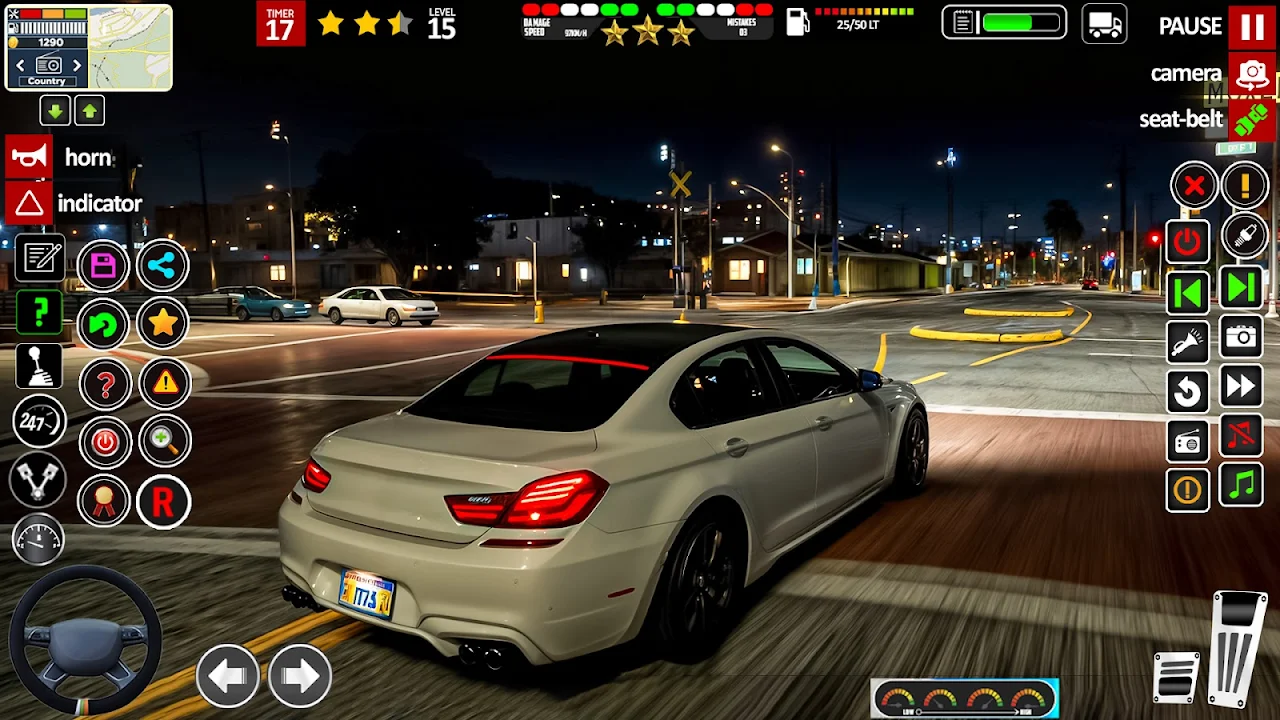Steer left with the left arrow button

[x=227, y=677]
